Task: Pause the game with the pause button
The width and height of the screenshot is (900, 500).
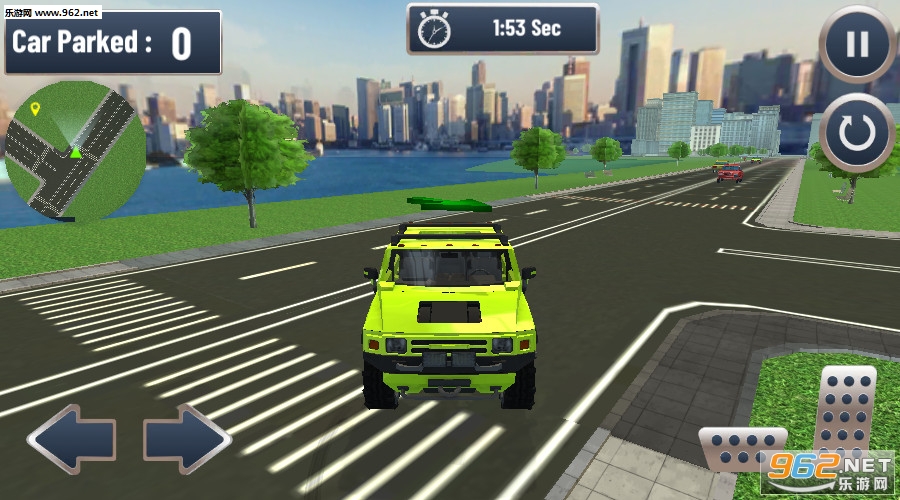Action: click(x=857, y=45)
